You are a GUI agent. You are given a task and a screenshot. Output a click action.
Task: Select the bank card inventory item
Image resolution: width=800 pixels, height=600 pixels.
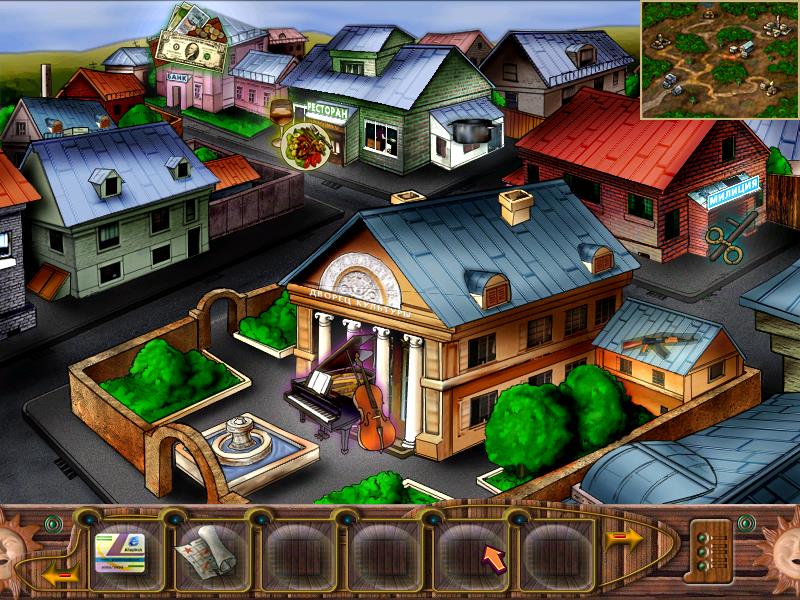click(x=119, y=547)
